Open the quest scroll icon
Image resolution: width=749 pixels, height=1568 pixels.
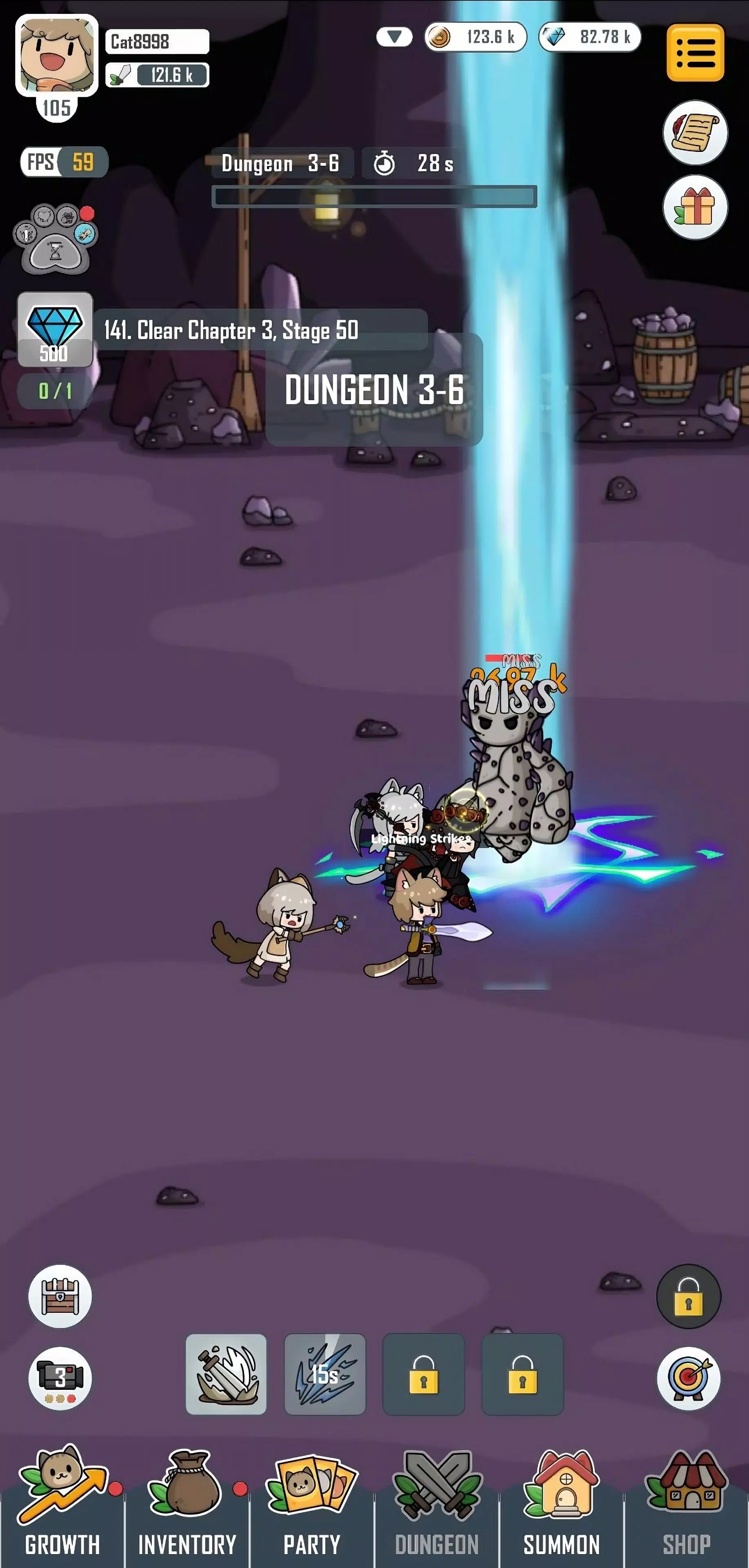(x=696, y=133)
